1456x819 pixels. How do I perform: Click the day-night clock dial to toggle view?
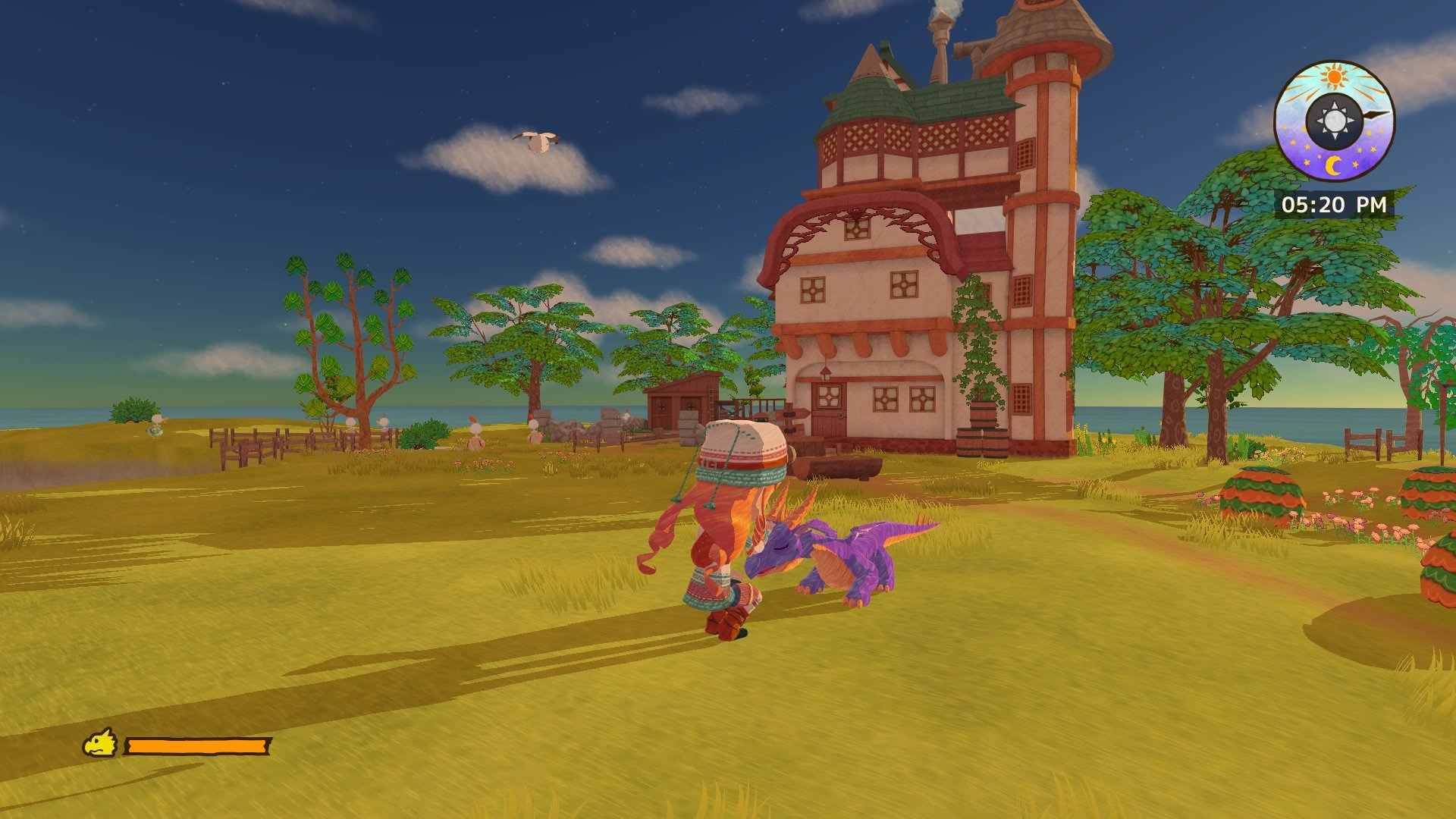point(1335,120)
